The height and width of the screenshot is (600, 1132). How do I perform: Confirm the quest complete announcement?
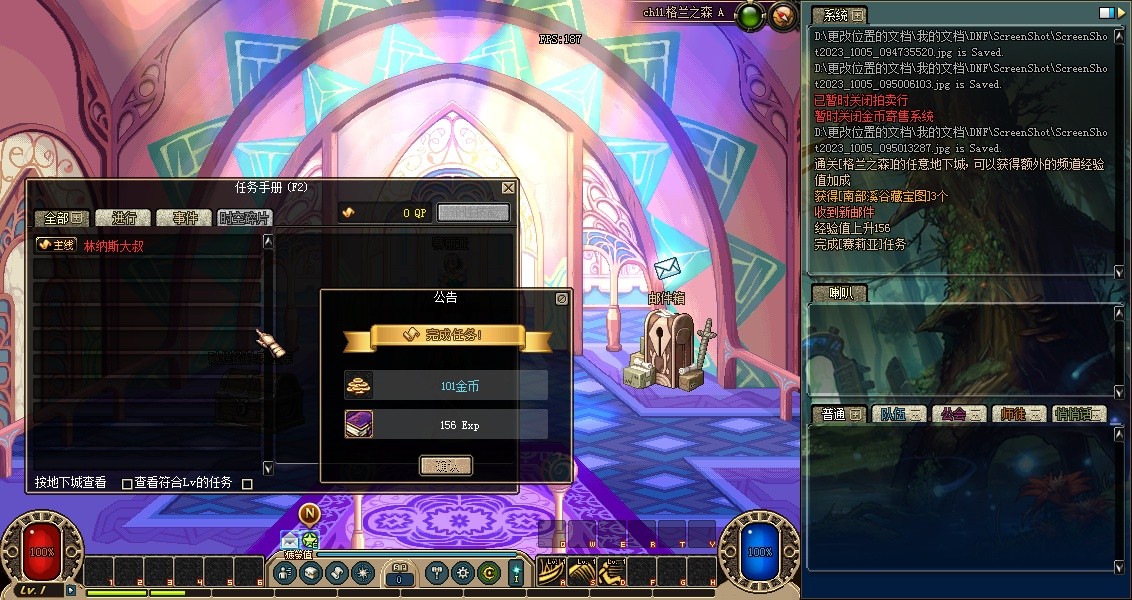(445, 465)
